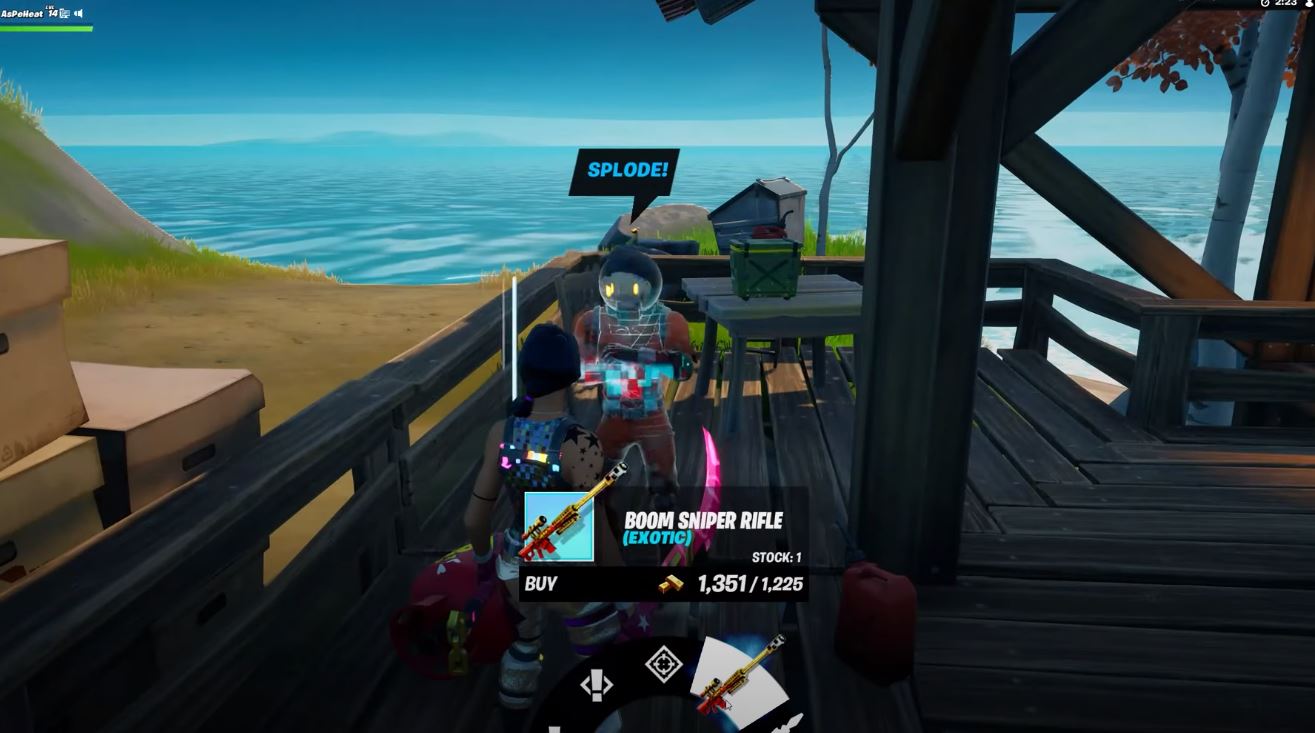The width and height of the screenshot is (1315, 733).
Task: Click the AsPeHeat username label
Action: coord(22,13)
